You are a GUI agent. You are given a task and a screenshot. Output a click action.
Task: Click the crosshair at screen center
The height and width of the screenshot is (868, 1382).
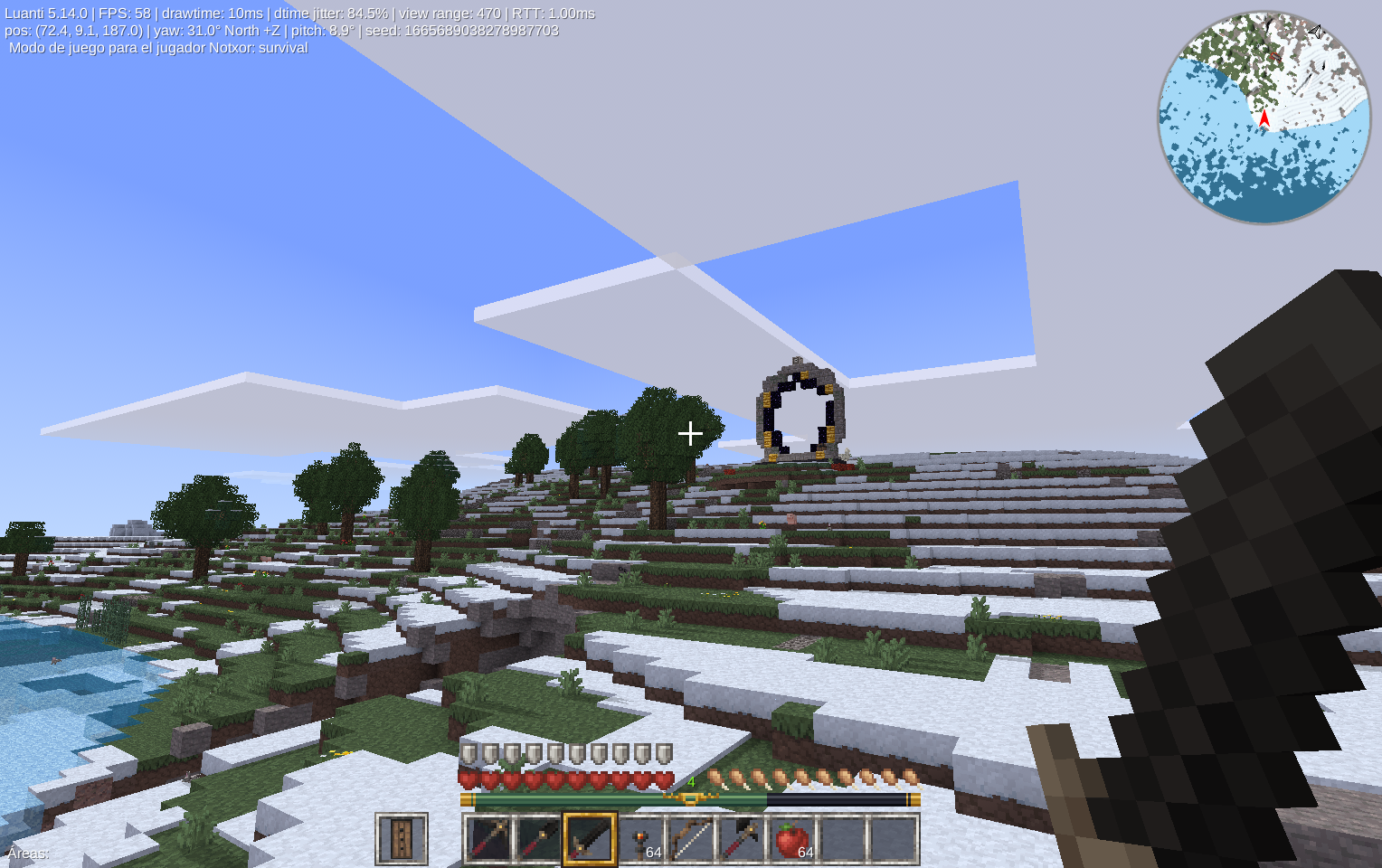click(x=690, y=434)
